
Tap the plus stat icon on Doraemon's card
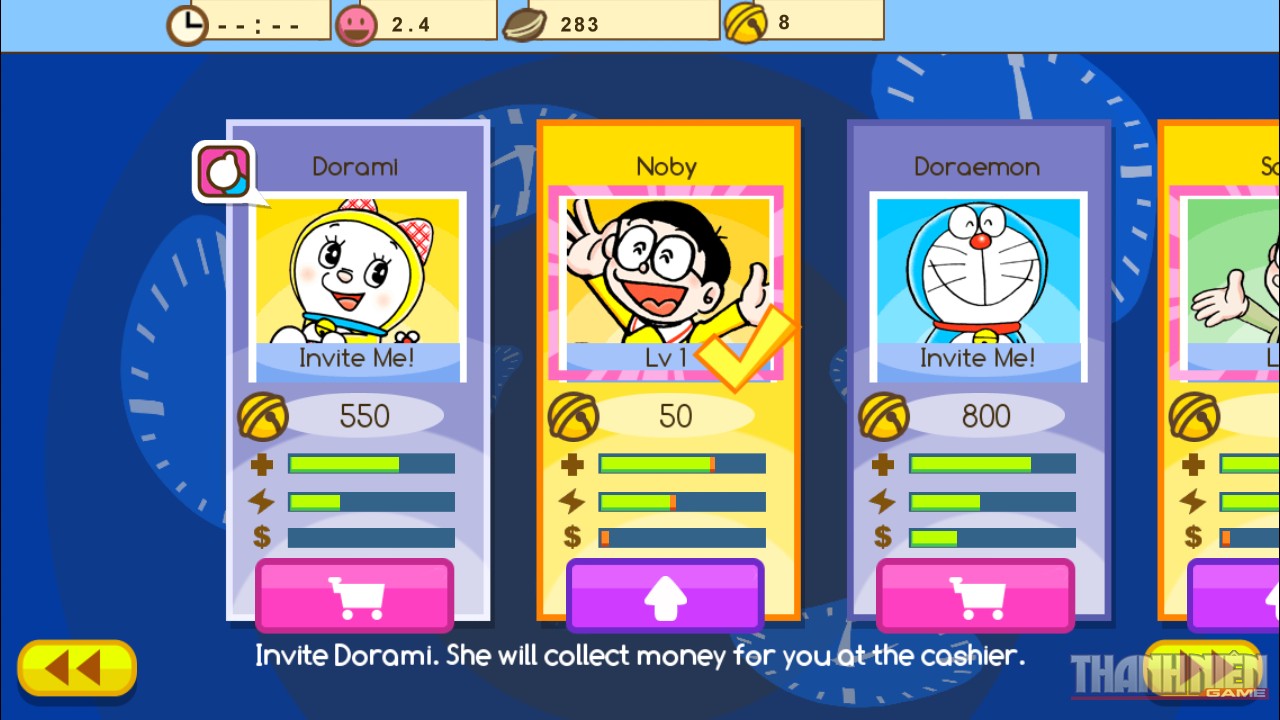coord(881,463)
